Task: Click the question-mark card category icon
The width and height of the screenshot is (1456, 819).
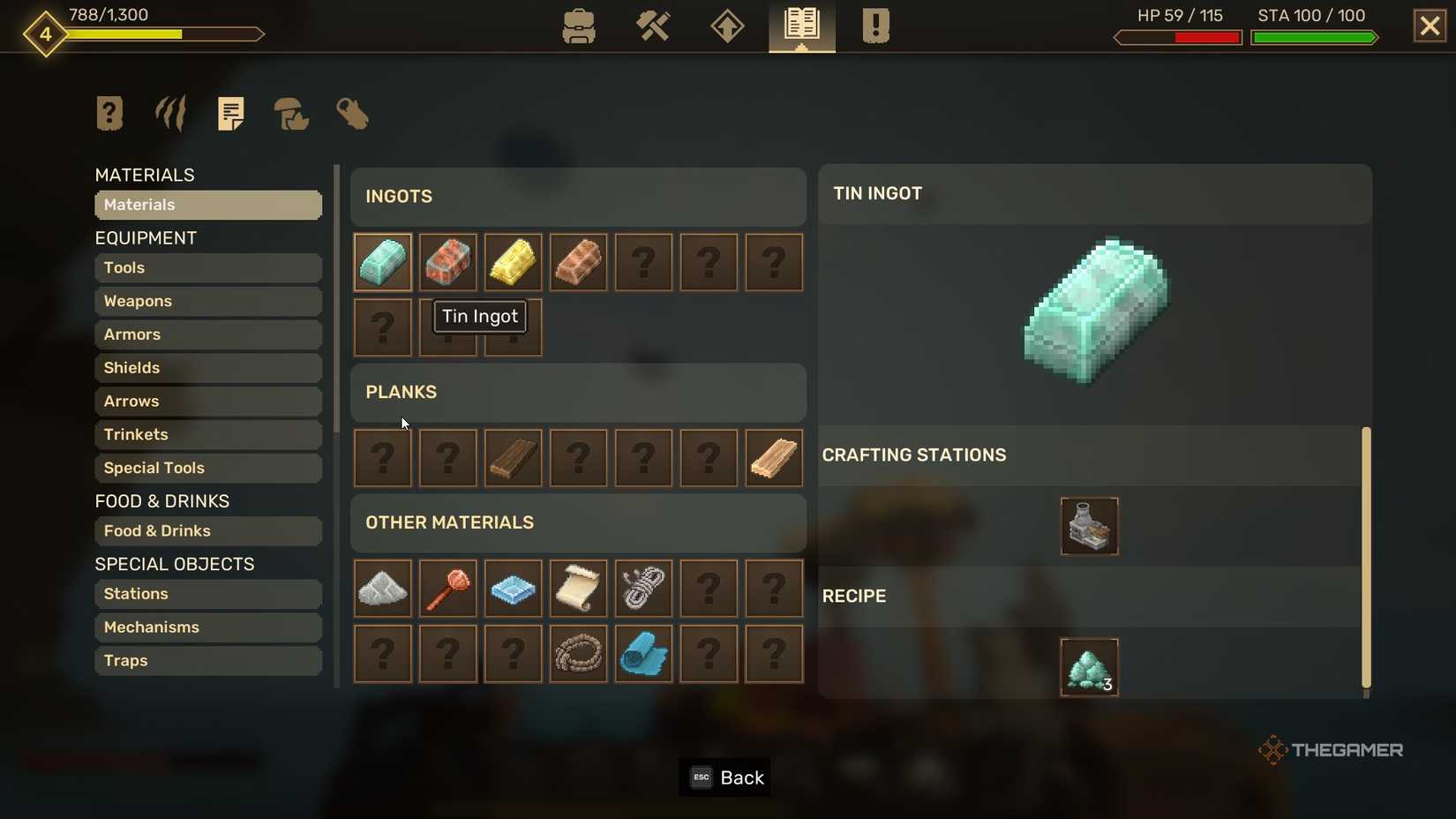Action: click(109, 113)
